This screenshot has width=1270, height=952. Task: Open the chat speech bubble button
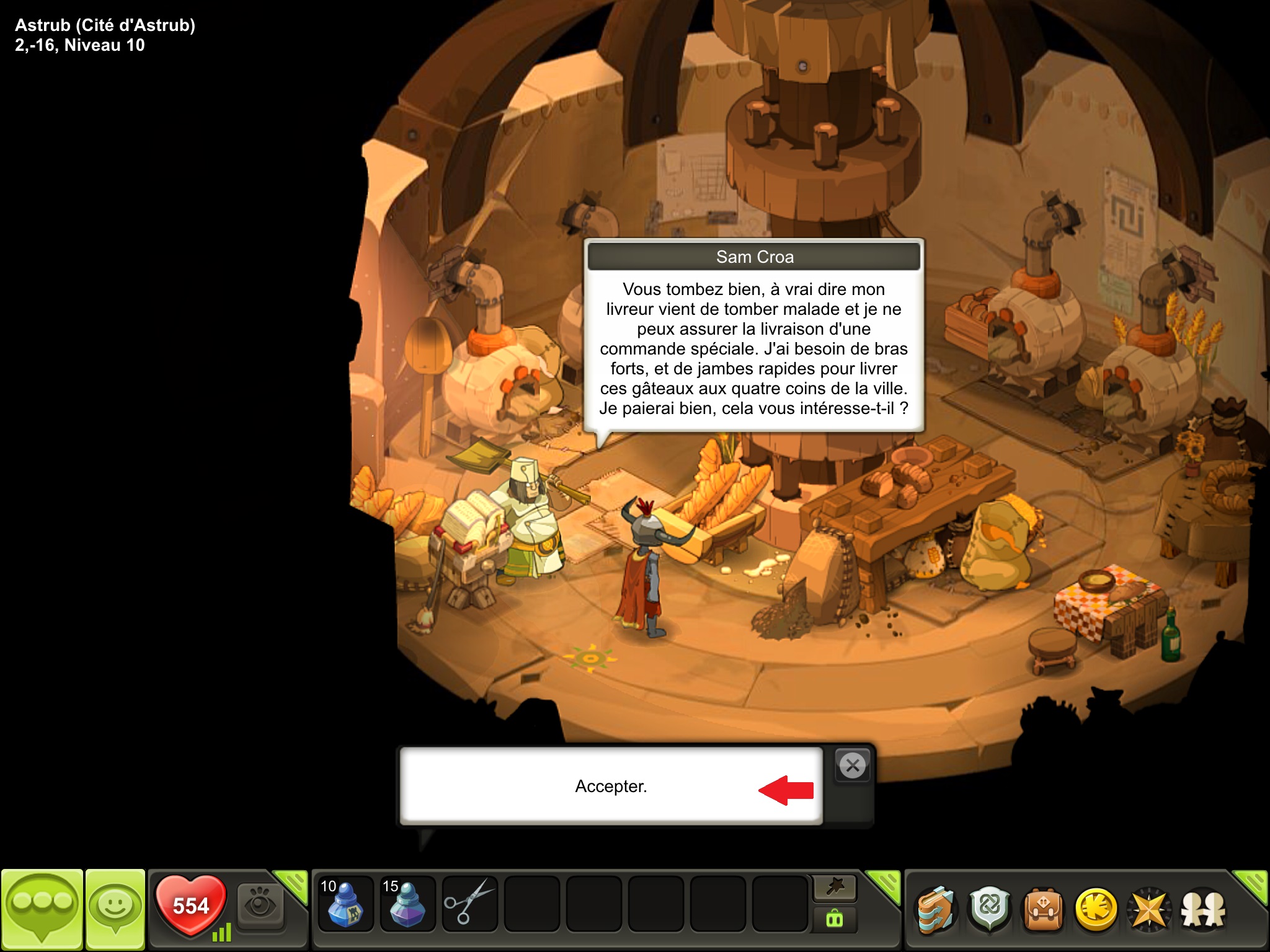pyautogui.click(x=42, y=907)
